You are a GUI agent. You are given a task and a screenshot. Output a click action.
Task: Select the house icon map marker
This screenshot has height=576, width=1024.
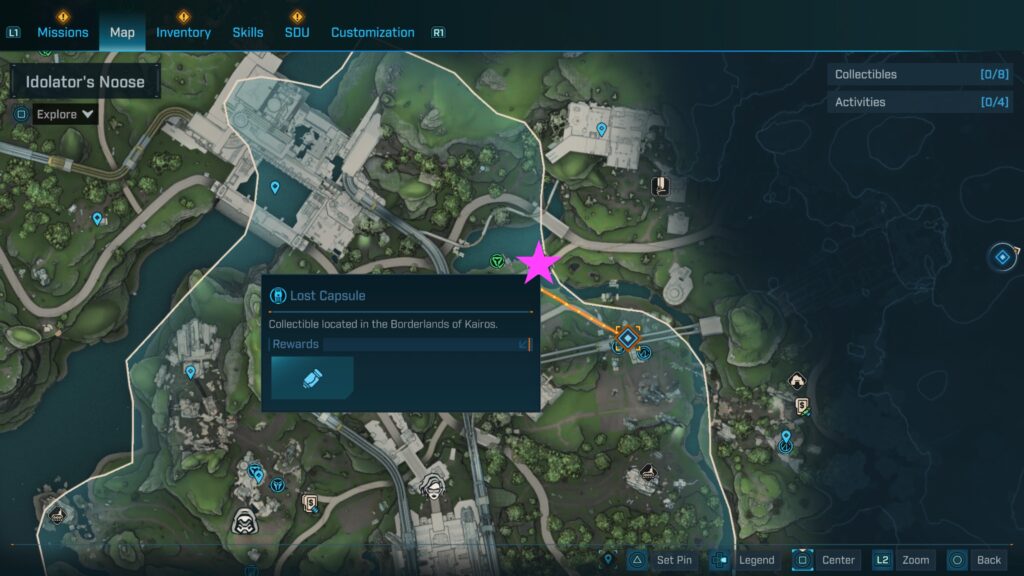coord(797,380)
